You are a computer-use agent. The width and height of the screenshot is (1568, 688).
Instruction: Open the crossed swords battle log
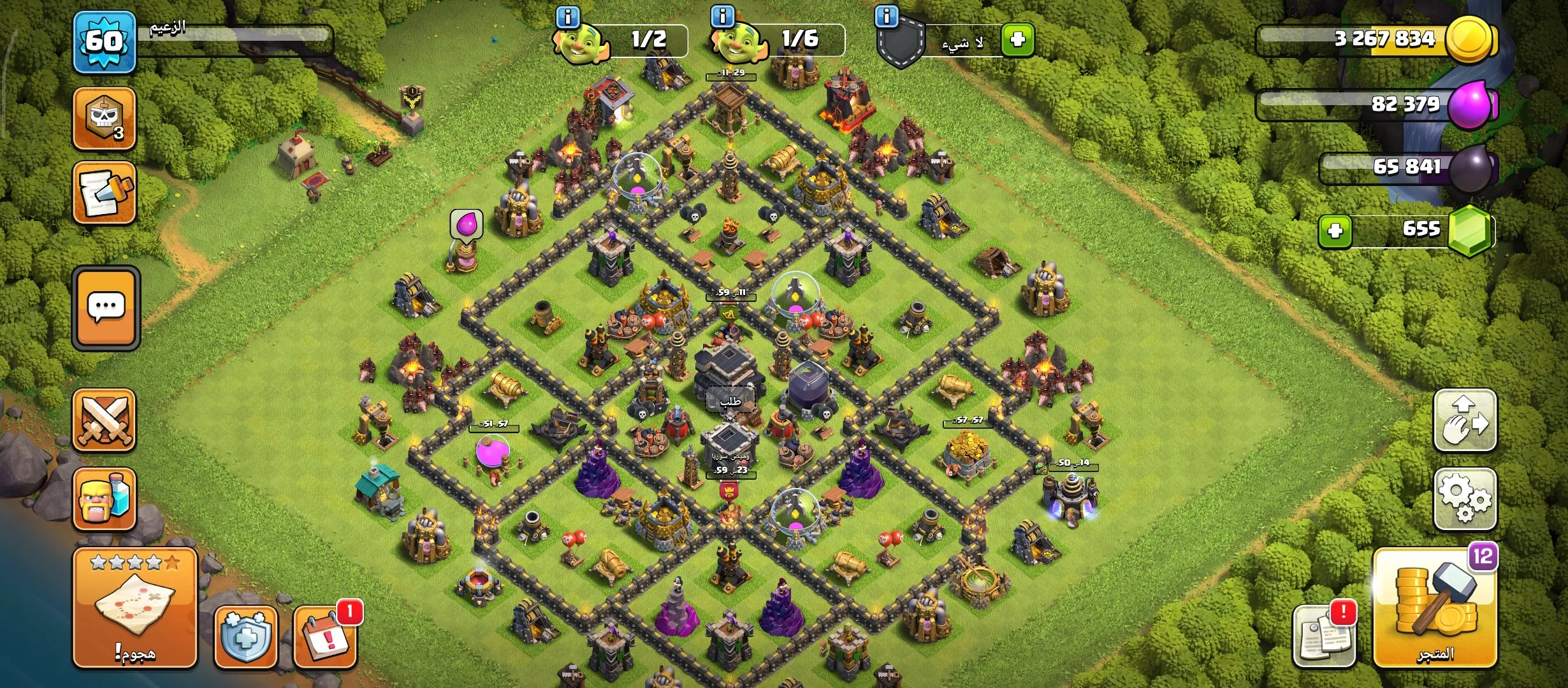pyautogui.click(x=105, y=420)
